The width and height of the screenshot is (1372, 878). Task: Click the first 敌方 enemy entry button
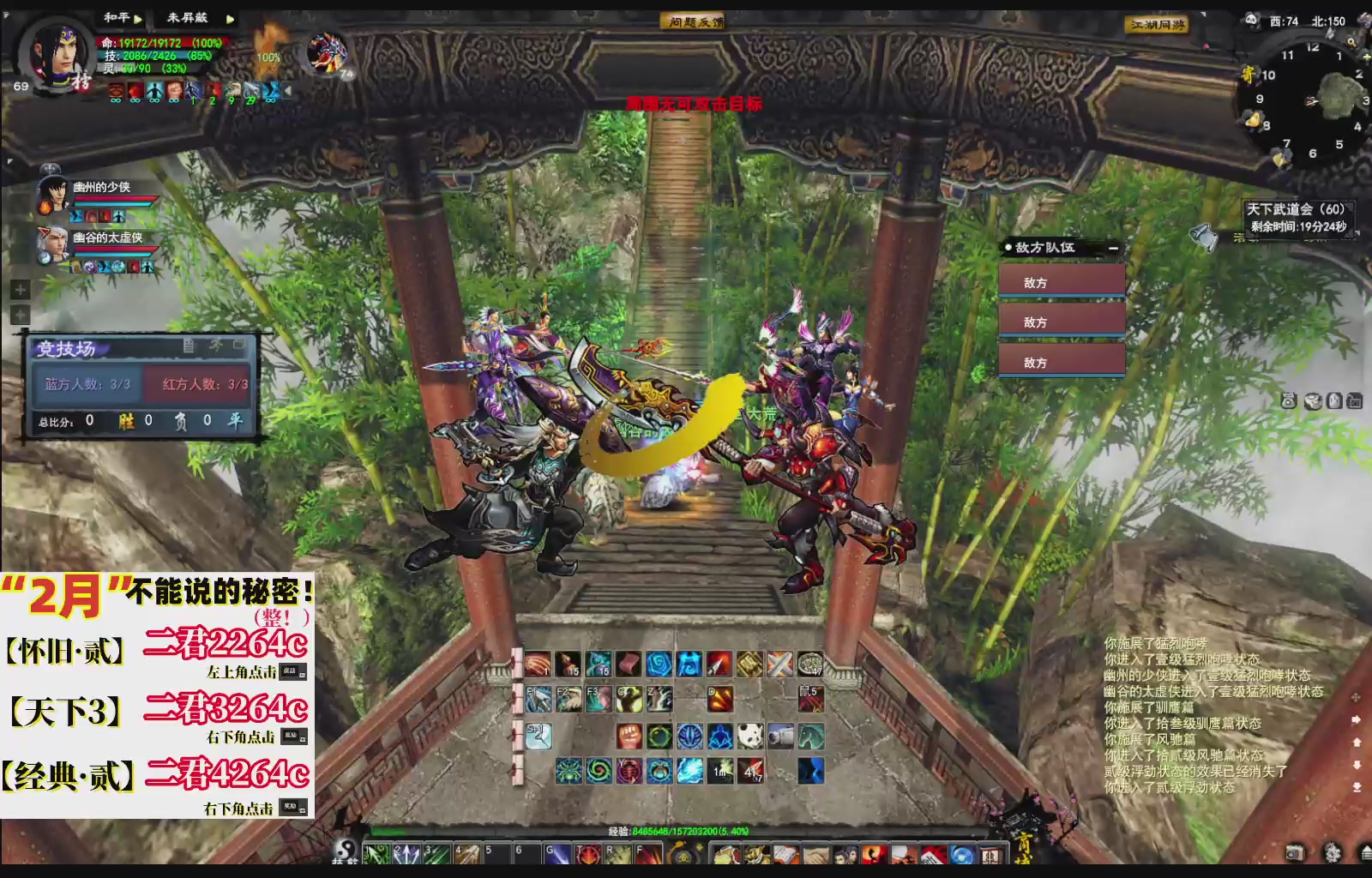click(1062, 280)
